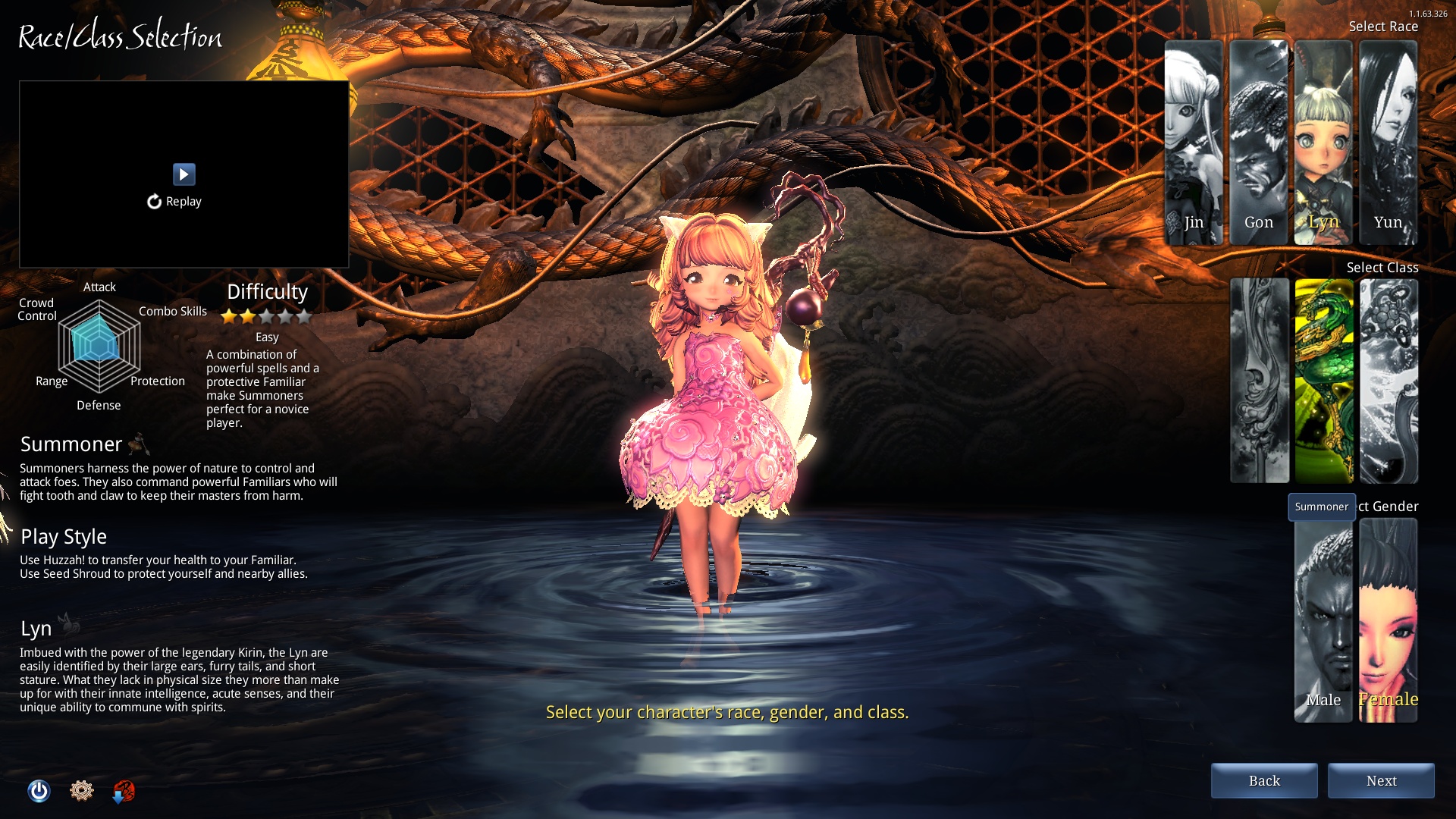
Task: Proceed with the Next button
Action: click(1381, 781)
